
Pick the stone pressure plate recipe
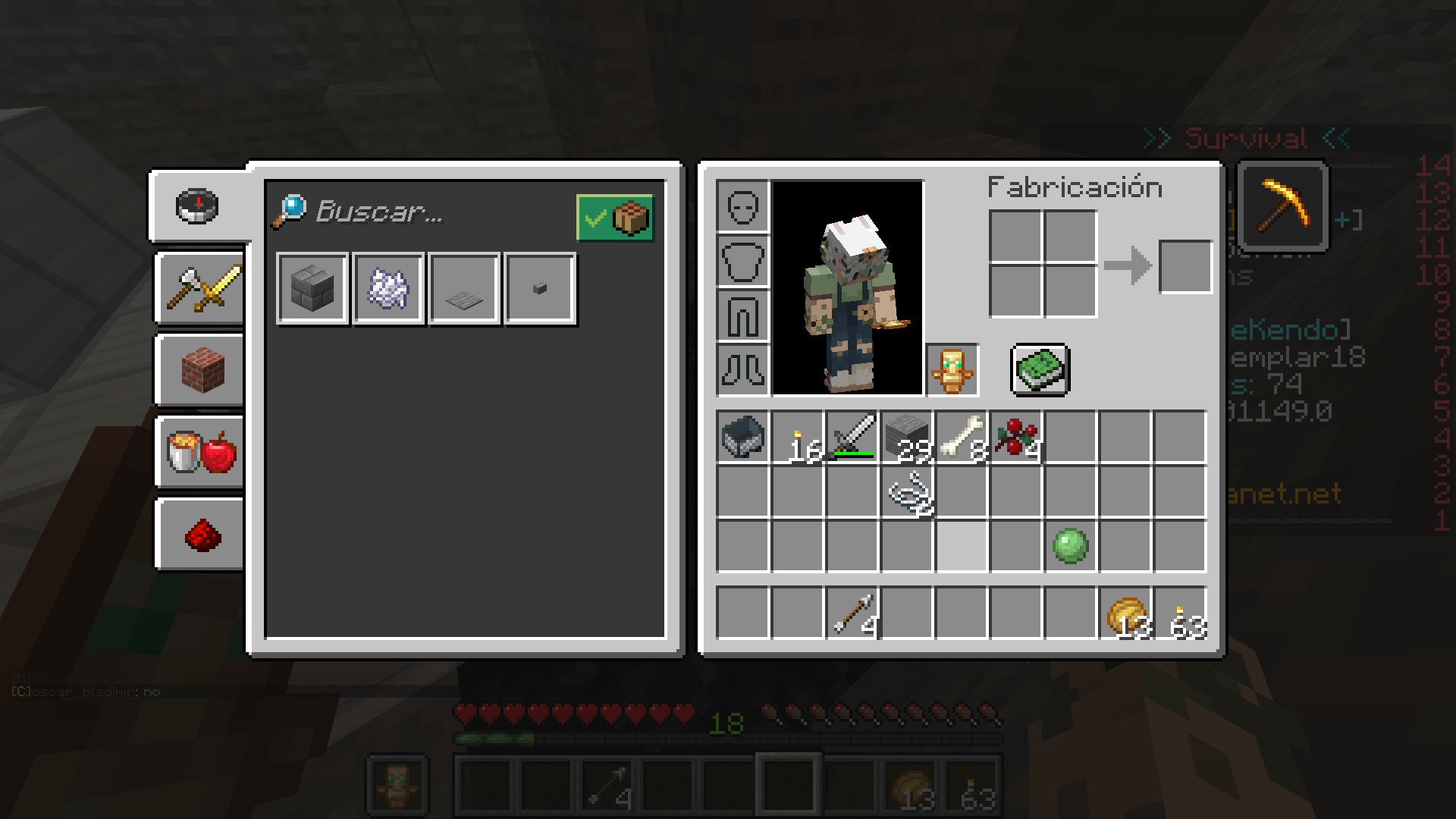tap(464, 289)
